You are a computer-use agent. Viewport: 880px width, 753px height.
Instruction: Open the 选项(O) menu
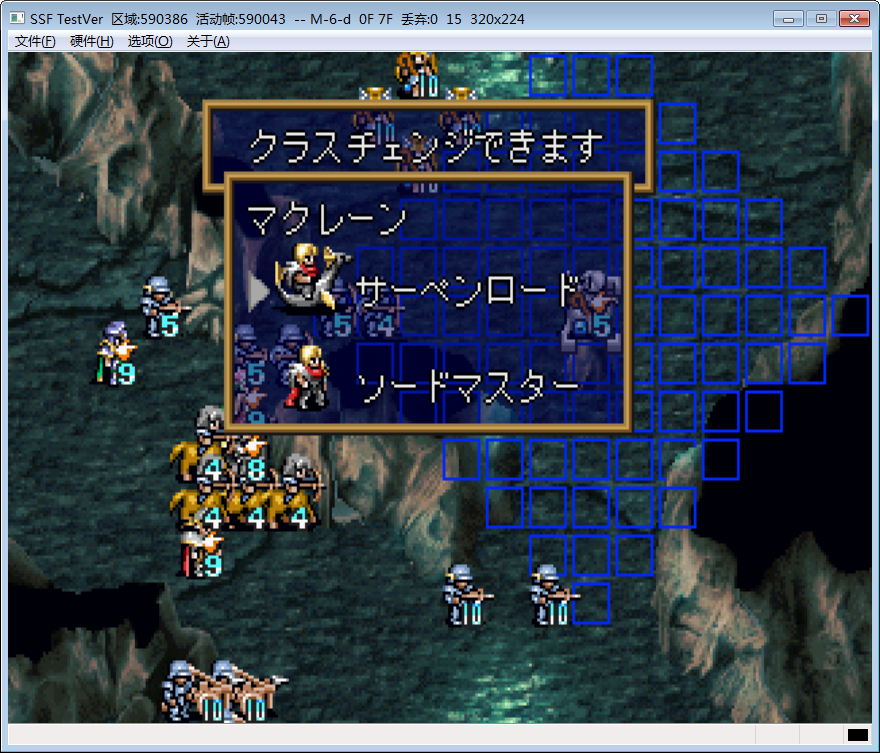pyautogui.click(x=150, y=41)
